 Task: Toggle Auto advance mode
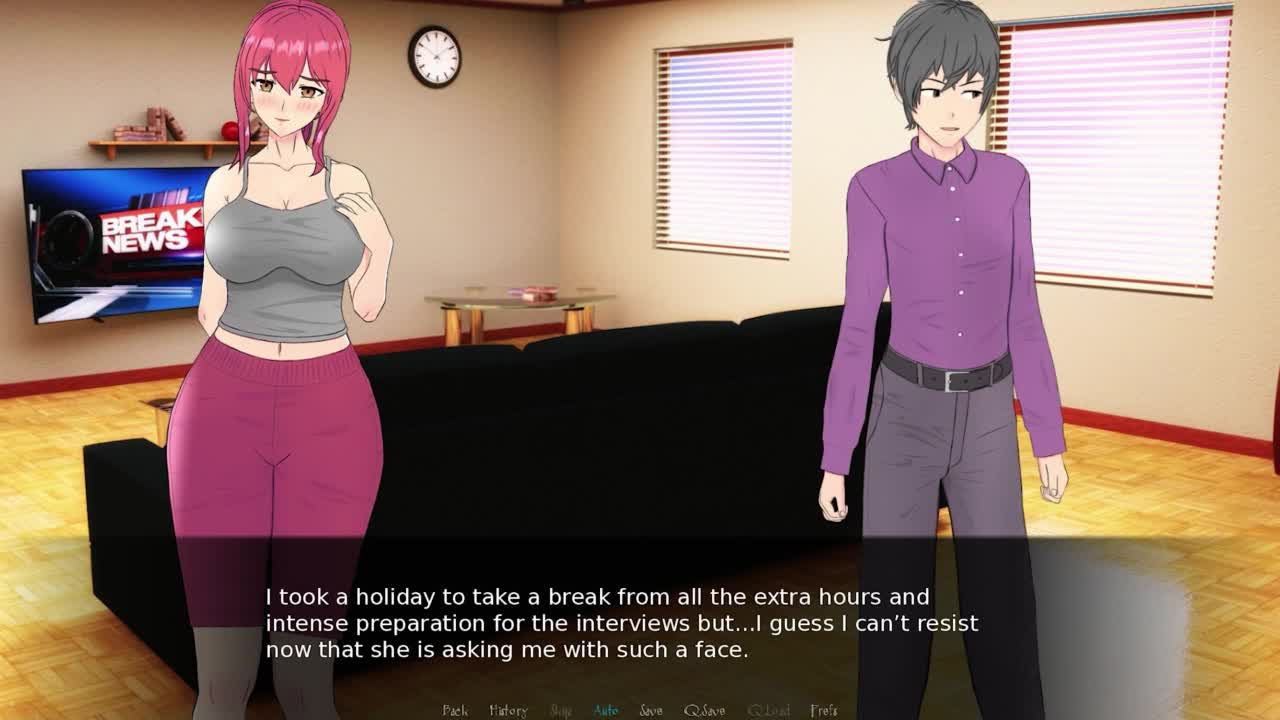click(606, 710)
